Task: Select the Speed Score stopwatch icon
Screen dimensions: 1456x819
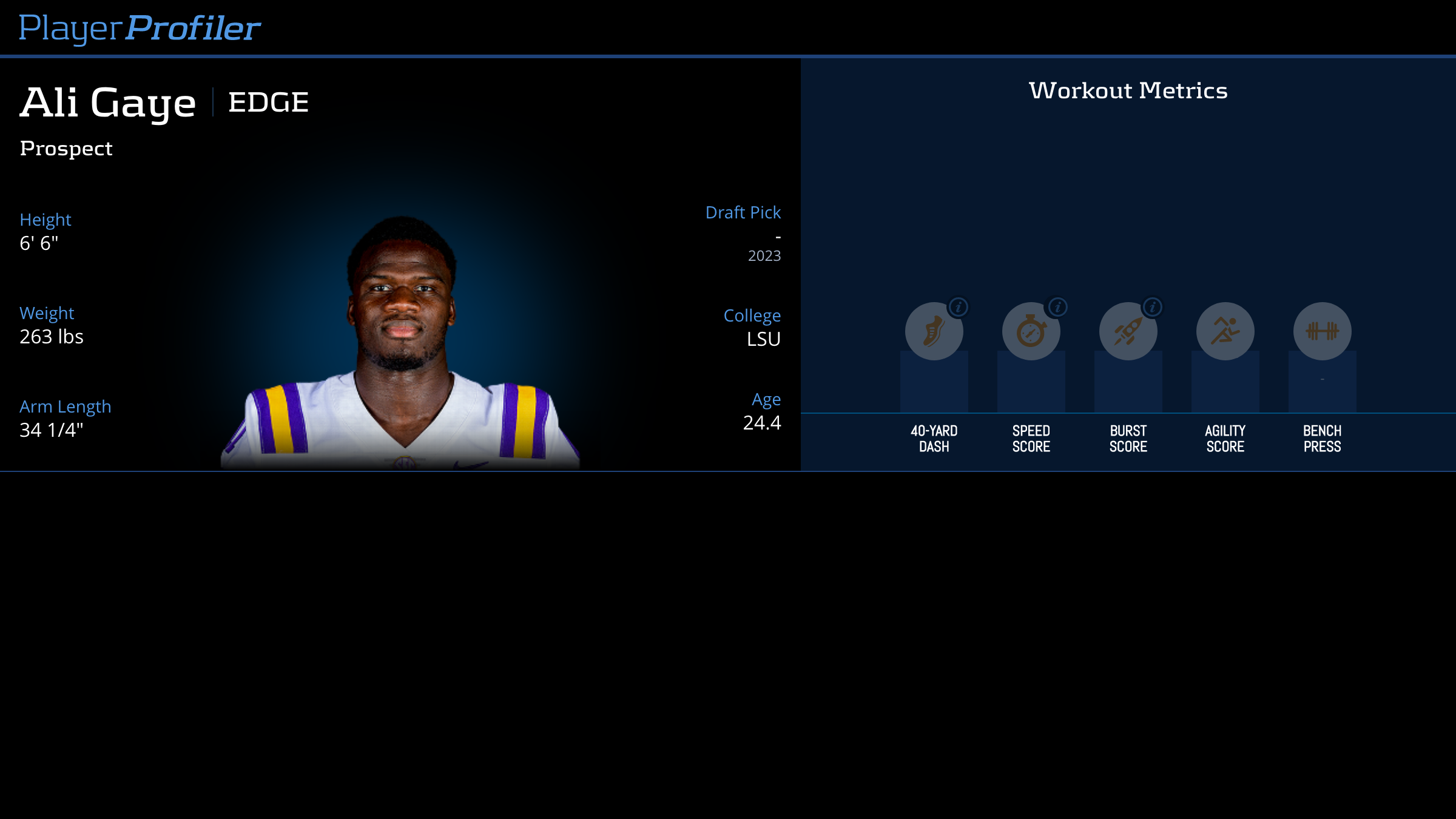Action: click(x=1031, y=332)
